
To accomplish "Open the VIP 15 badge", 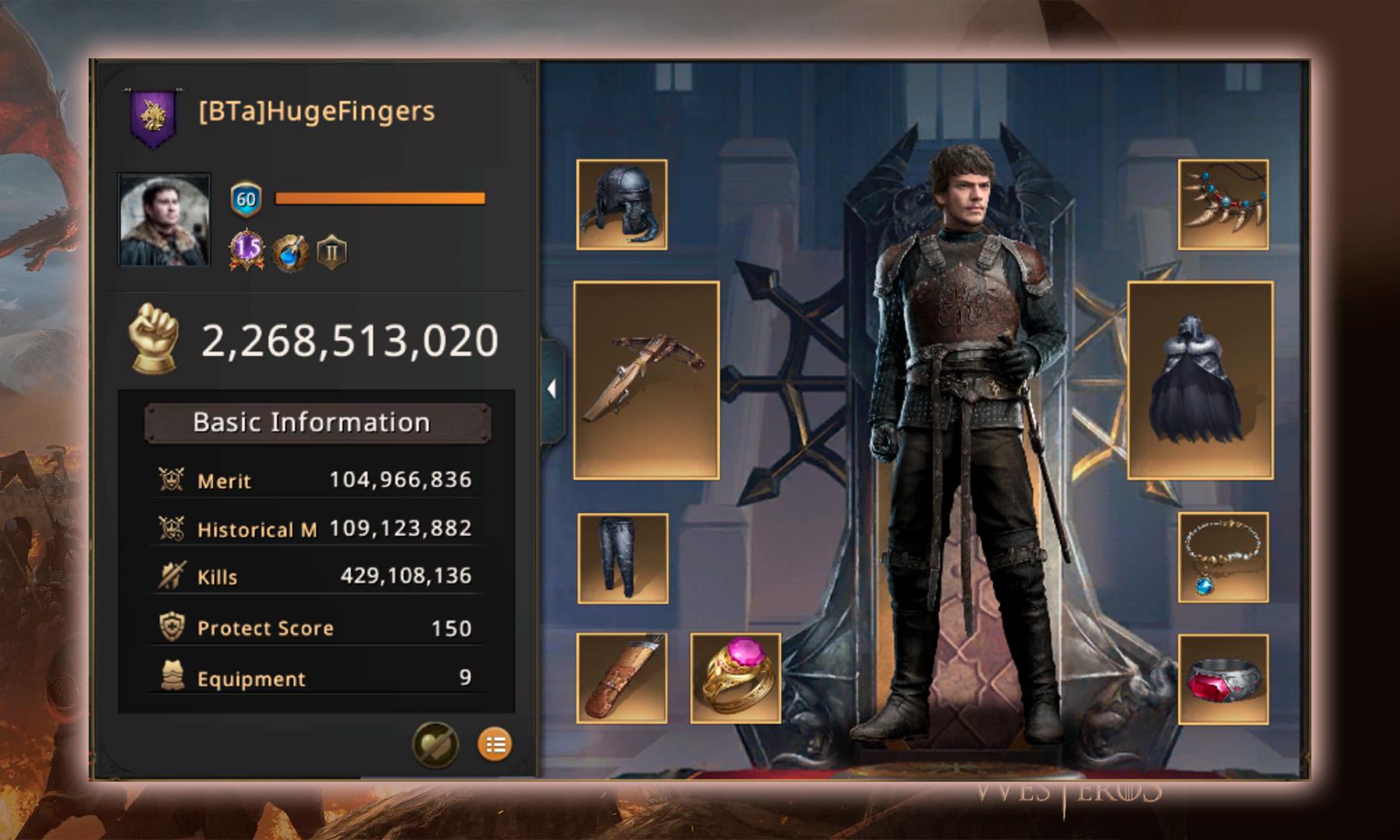I will (247, 250).
